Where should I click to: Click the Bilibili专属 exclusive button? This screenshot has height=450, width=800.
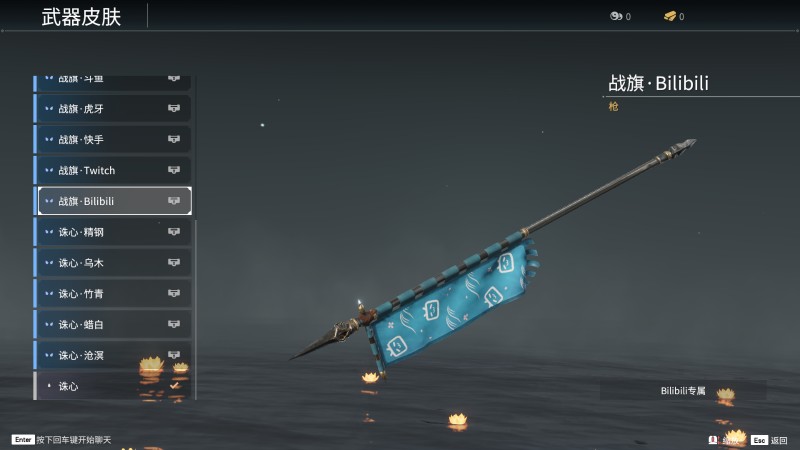(x=683, y=390)
